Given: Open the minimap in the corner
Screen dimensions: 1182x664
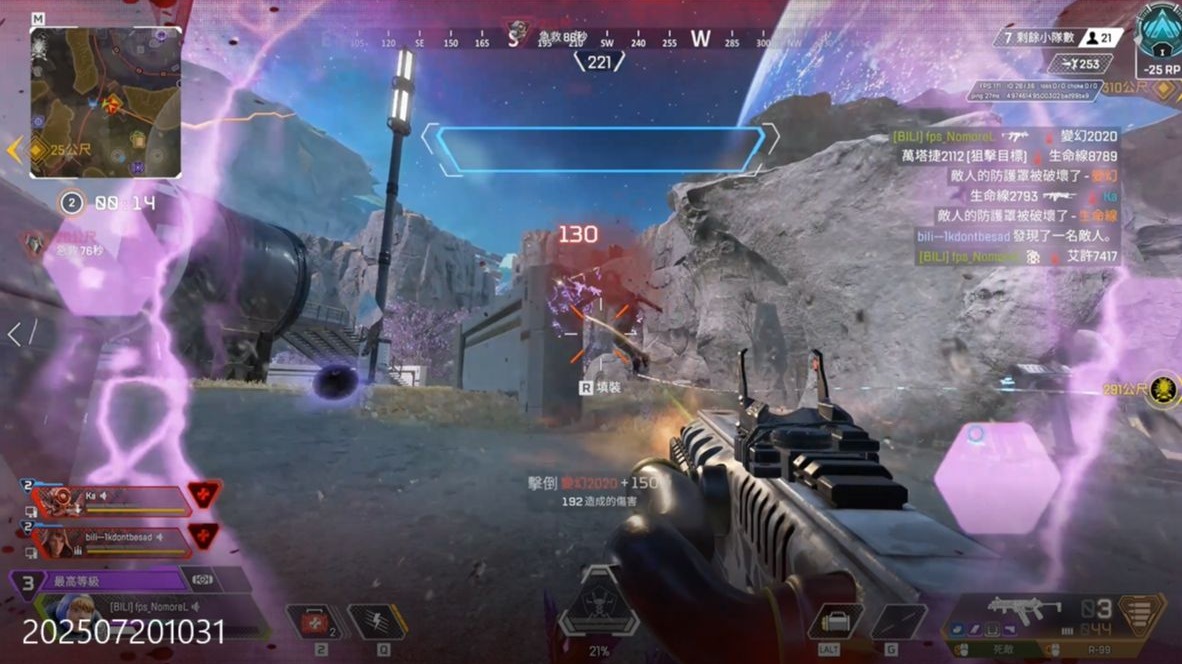Looking at the screenshot, I should point(106,102).
